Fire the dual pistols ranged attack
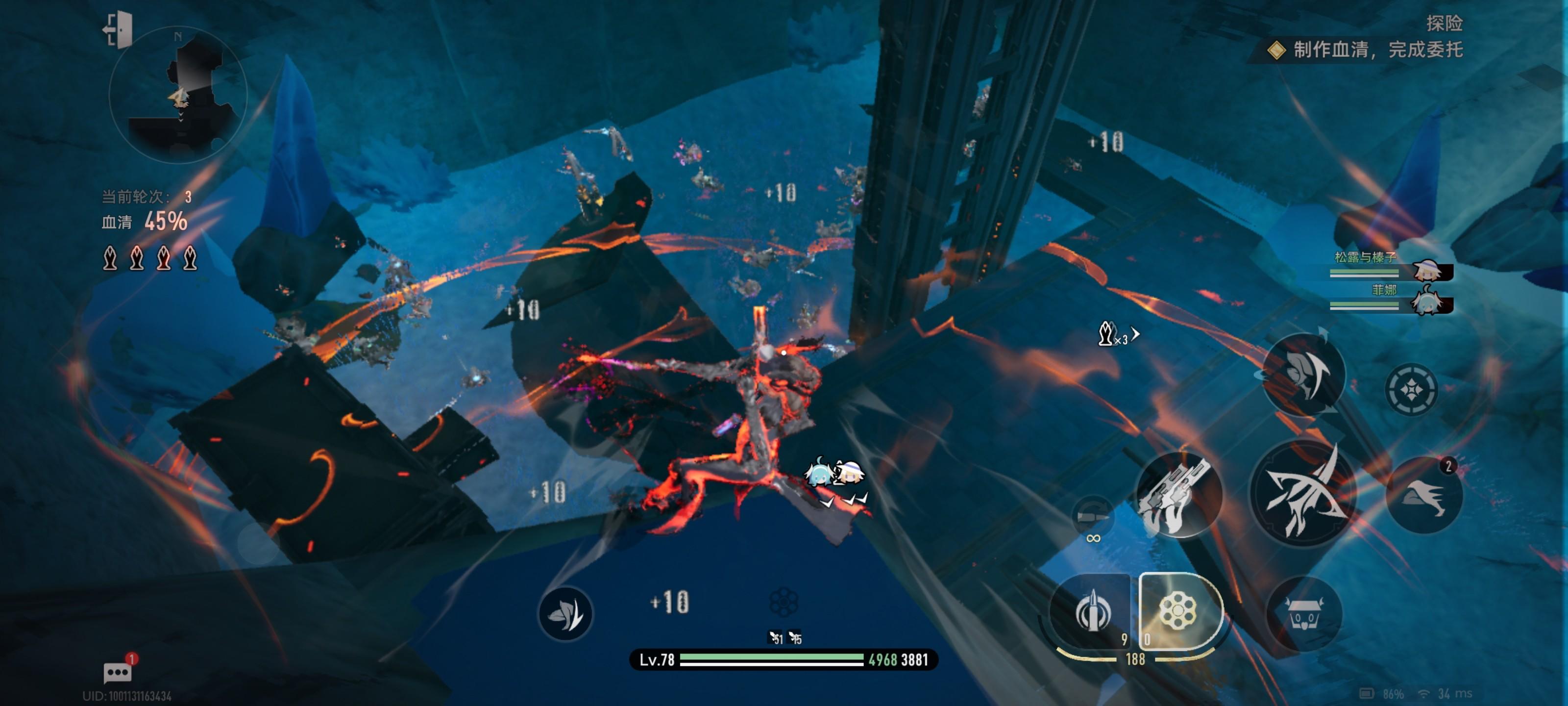This screenshot has height=706, width=1568. tap(1178, 494)
